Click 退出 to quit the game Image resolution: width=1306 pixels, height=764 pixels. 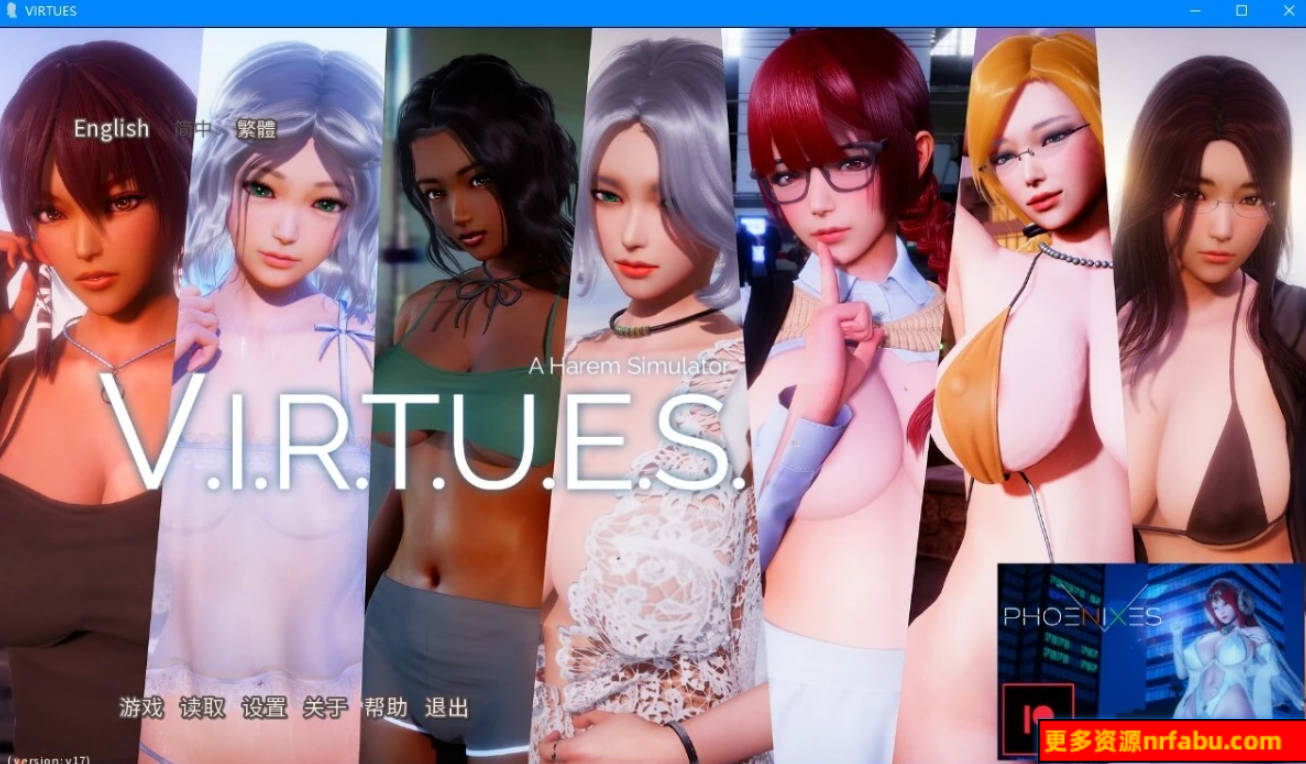tap(445, 706)
